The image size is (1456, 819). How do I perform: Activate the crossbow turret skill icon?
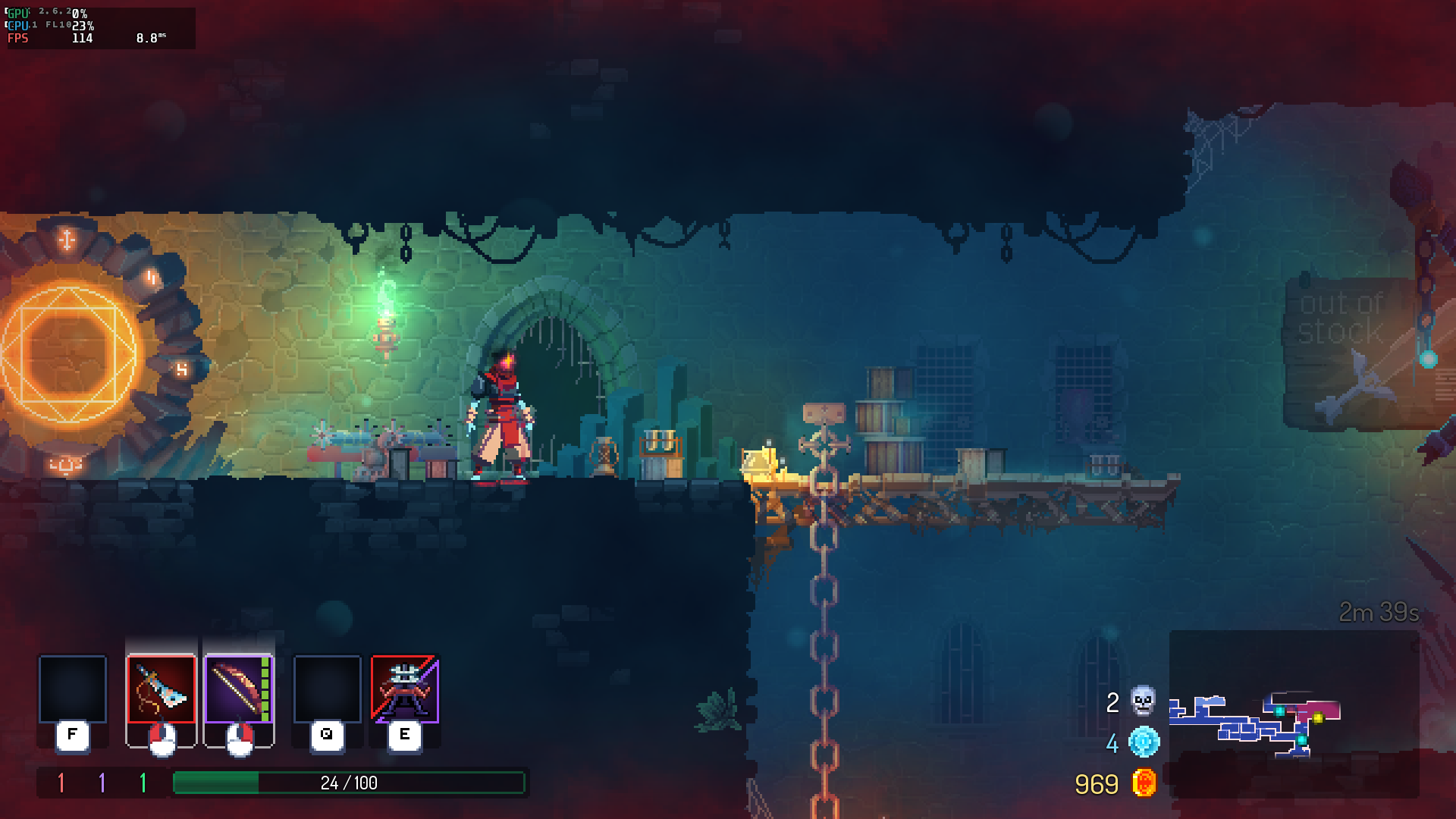pos(405,689)
